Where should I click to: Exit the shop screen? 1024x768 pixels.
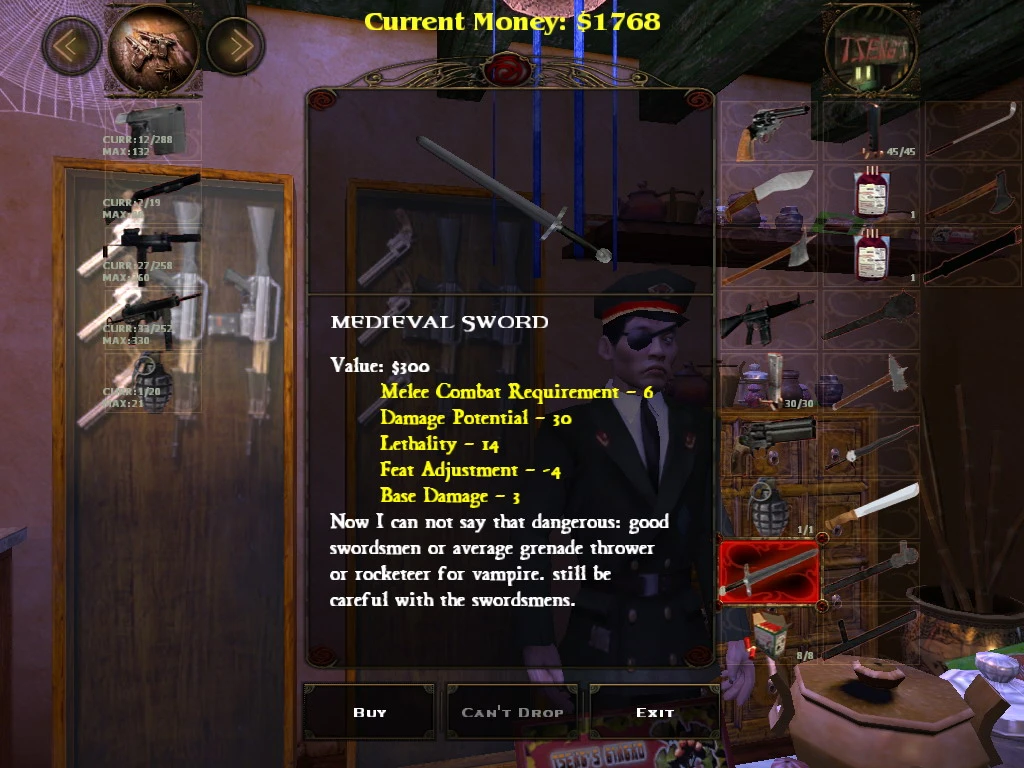[655, 712]
